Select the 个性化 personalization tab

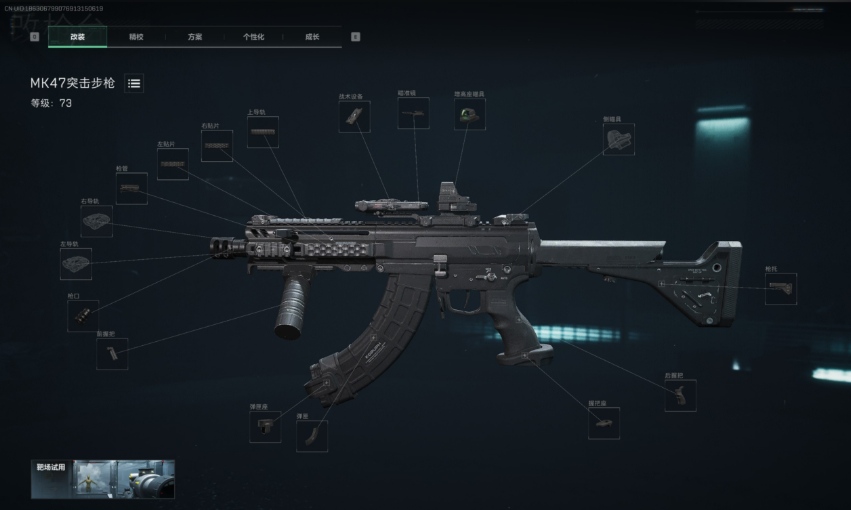point(253,37)
